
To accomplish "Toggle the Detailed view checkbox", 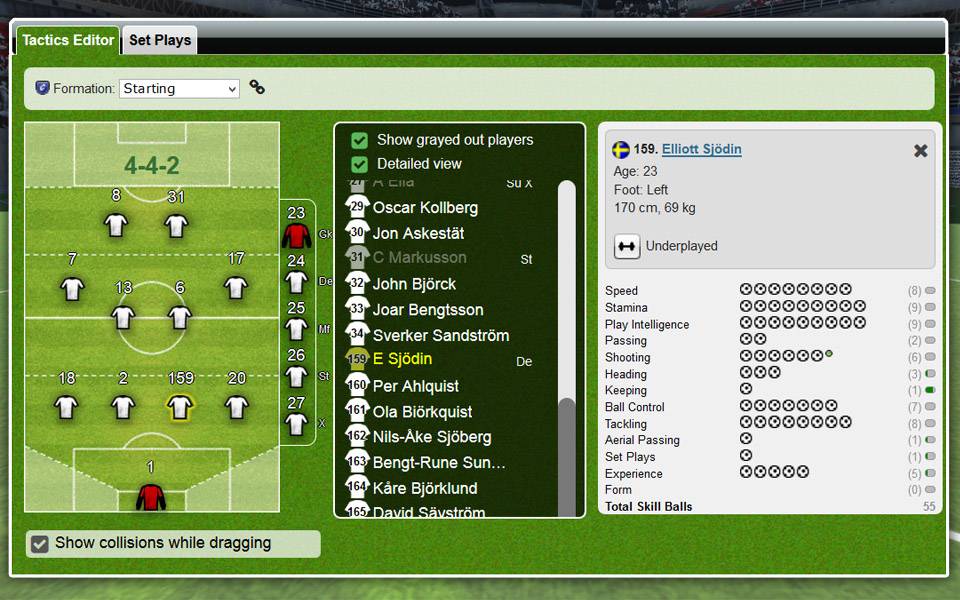I will point(360,164).
